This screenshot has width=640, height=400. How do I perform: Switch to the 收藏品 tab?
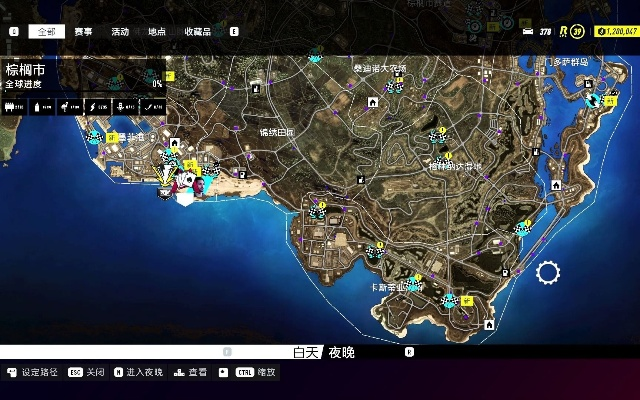point(198,32)
